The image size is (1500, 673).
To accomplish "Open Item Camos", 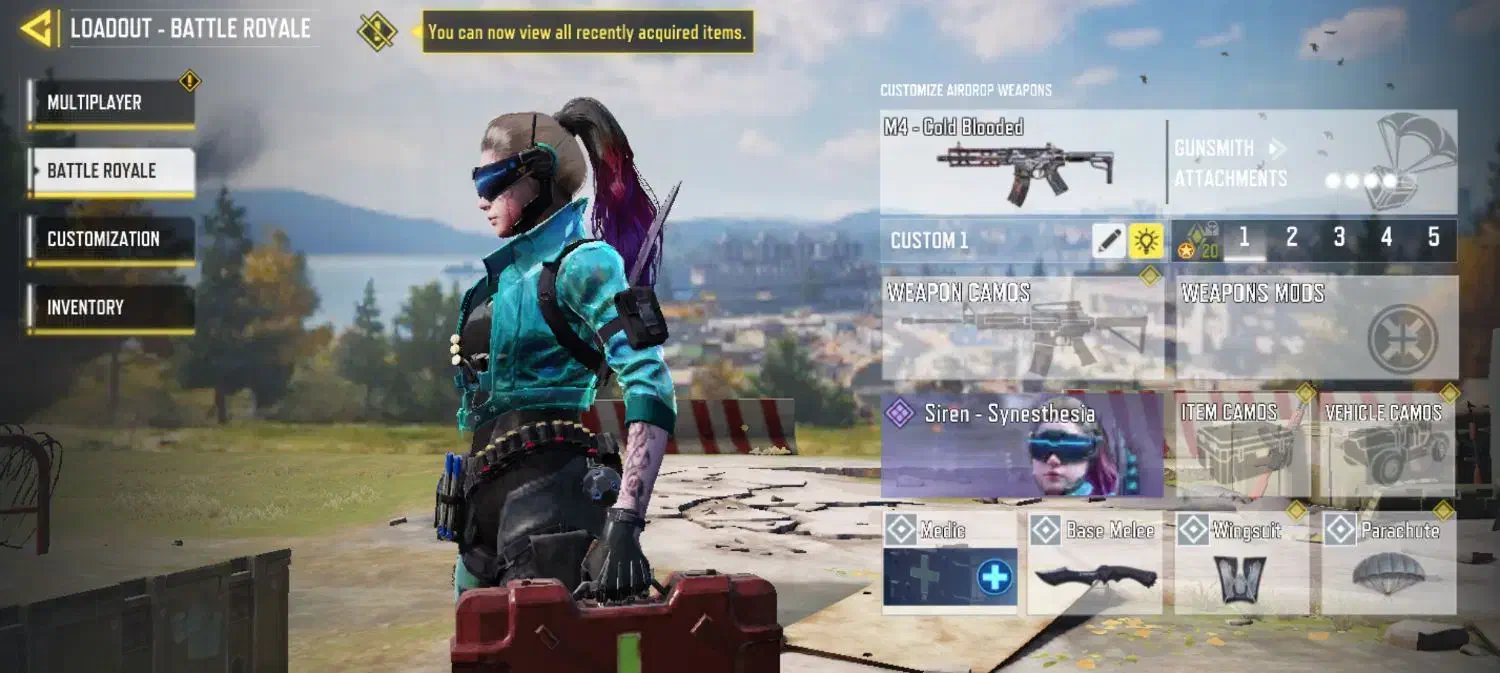I will pos(1243,445).
